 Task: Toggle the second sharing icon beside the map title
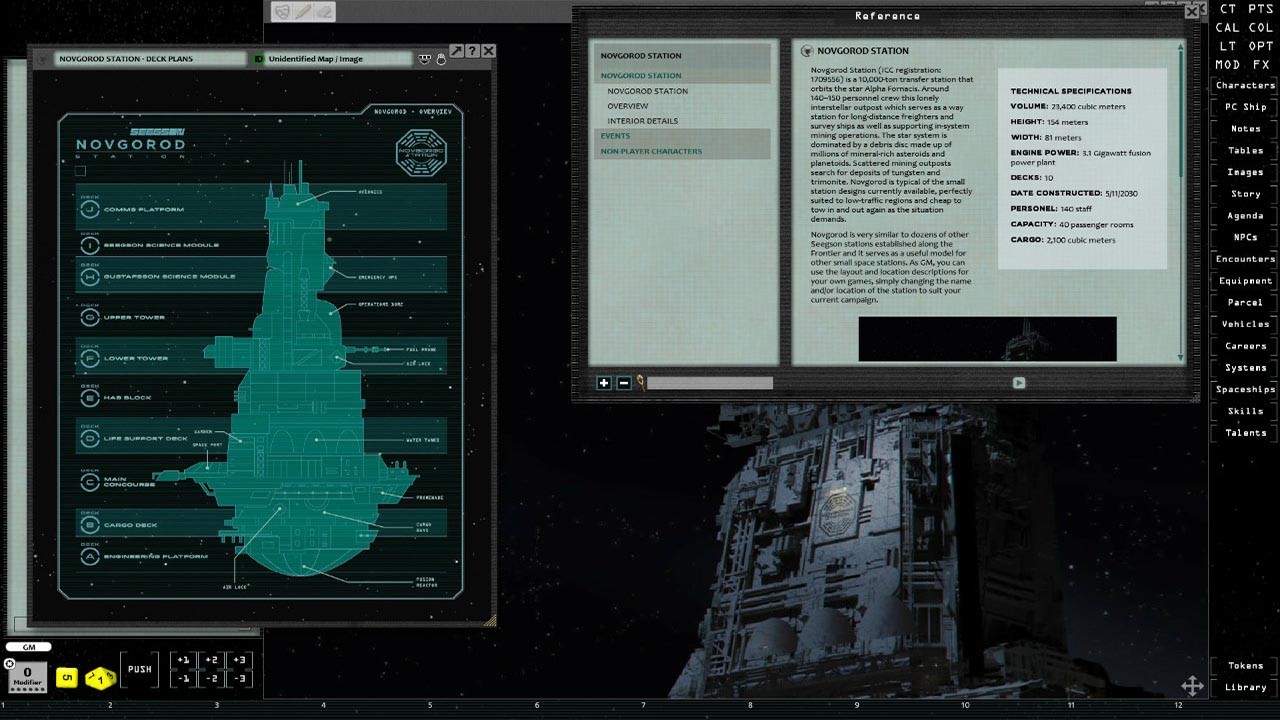[x=440, y=60]
